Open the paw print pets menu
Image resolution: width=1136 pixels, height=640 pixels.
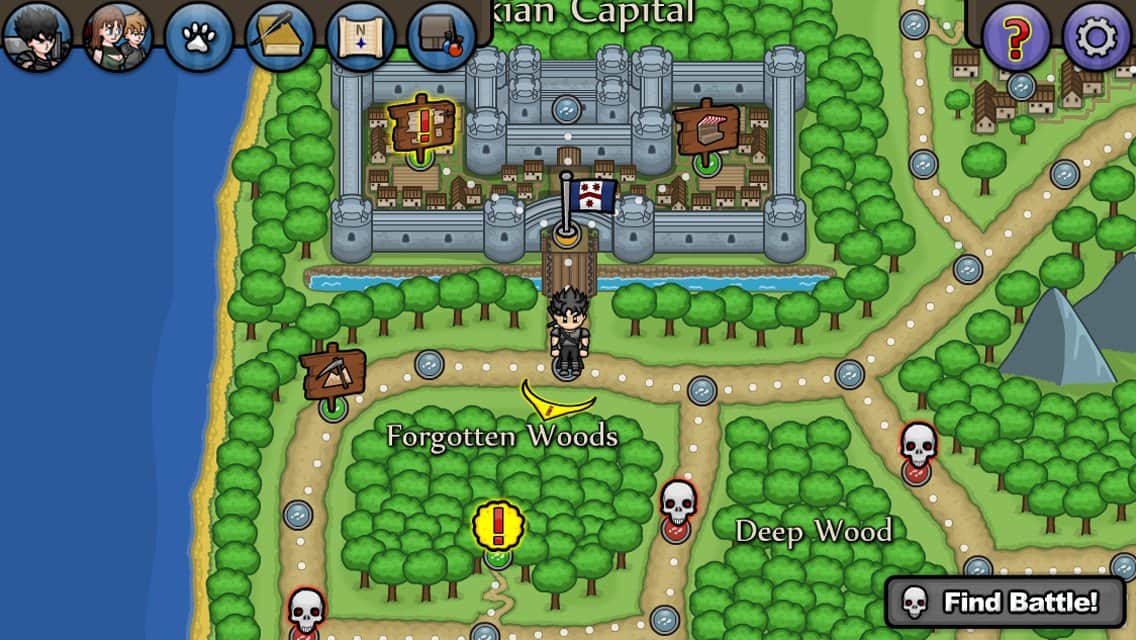pos(199,37)
